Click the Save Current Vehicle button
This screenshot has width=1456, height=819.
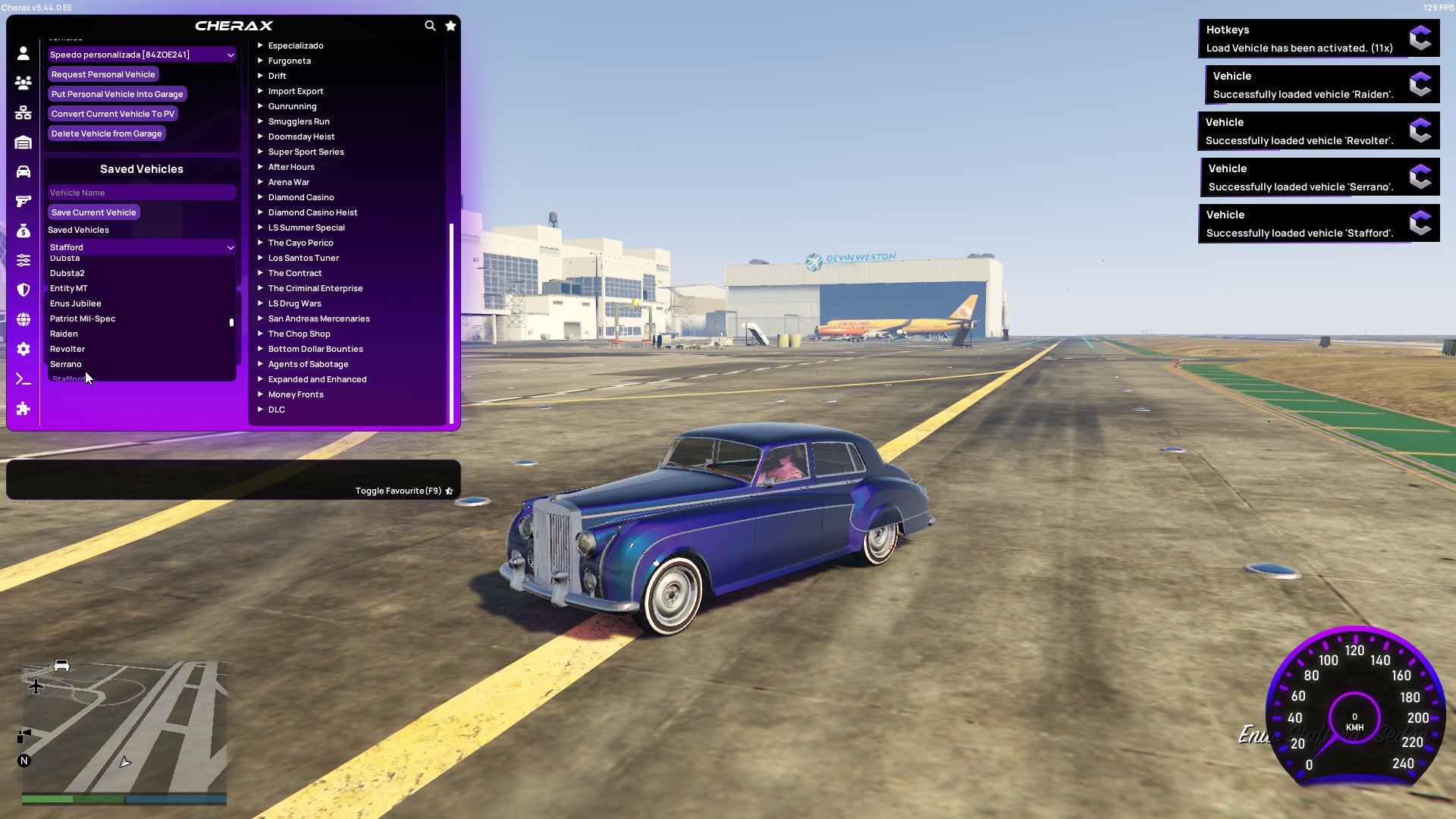click(93, 212)
